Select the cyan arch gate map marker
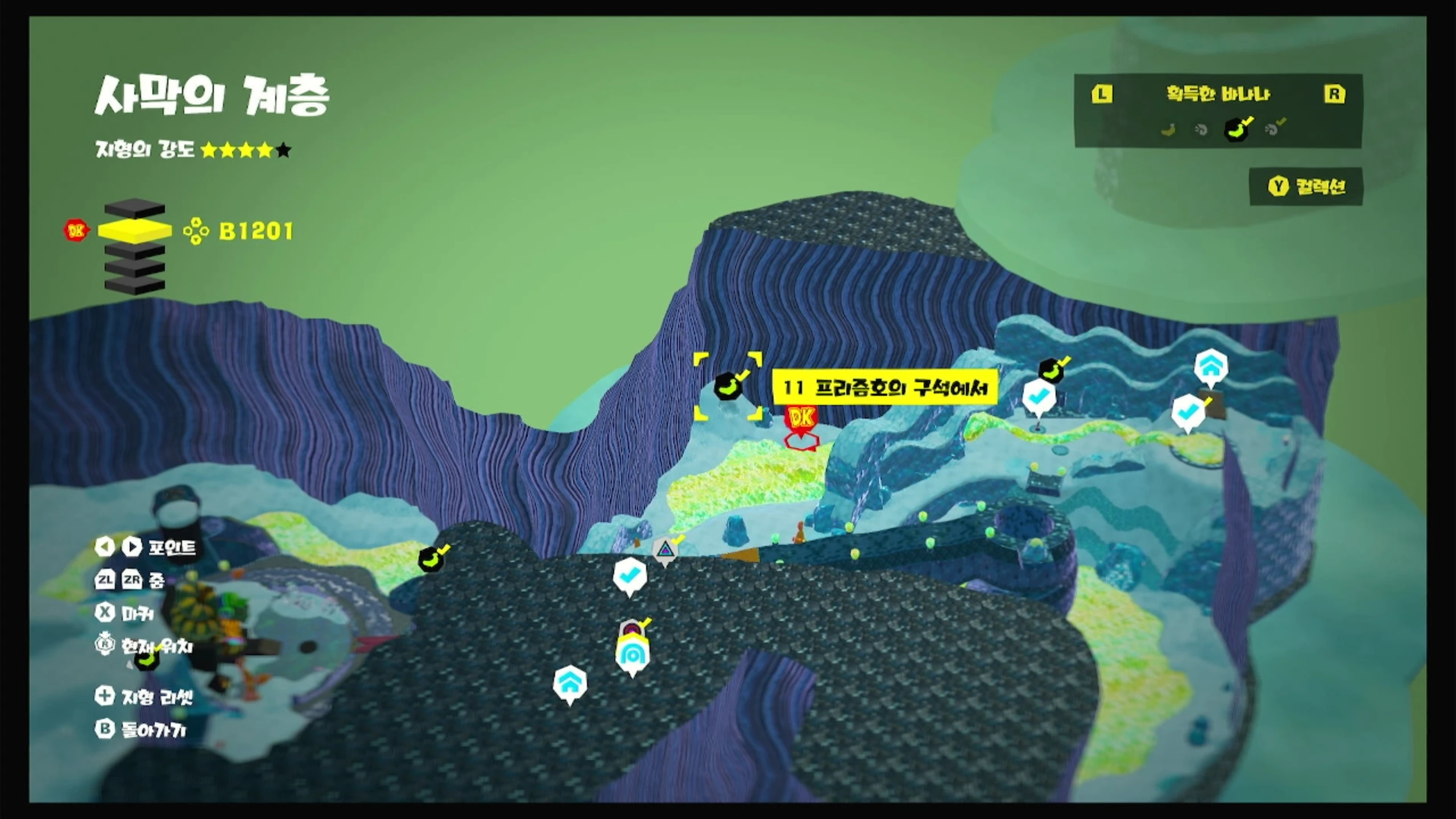The image size is (1456, 819). point(632,655)
